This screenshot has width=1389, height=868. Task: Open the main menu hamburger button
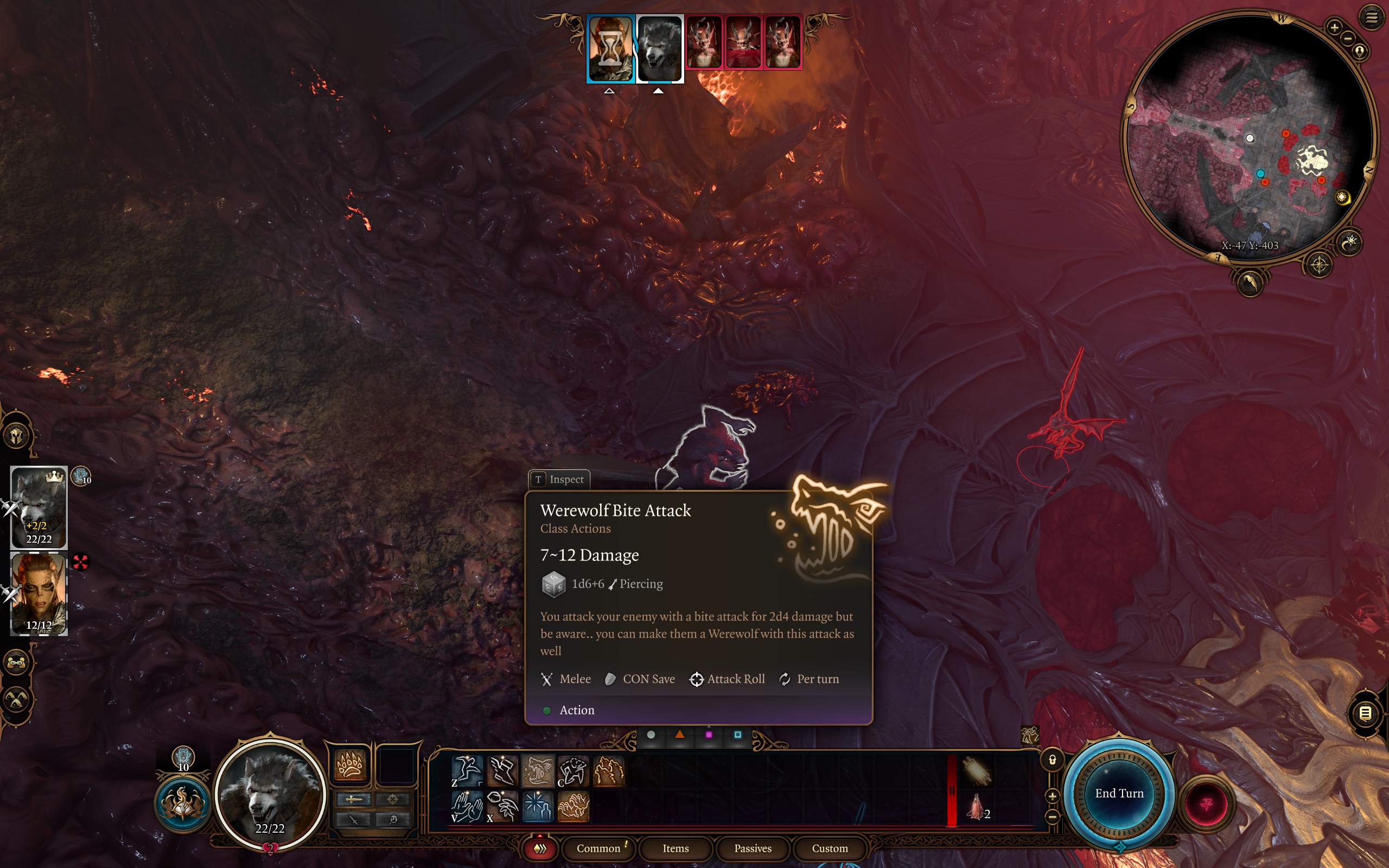click(1371, 18)
